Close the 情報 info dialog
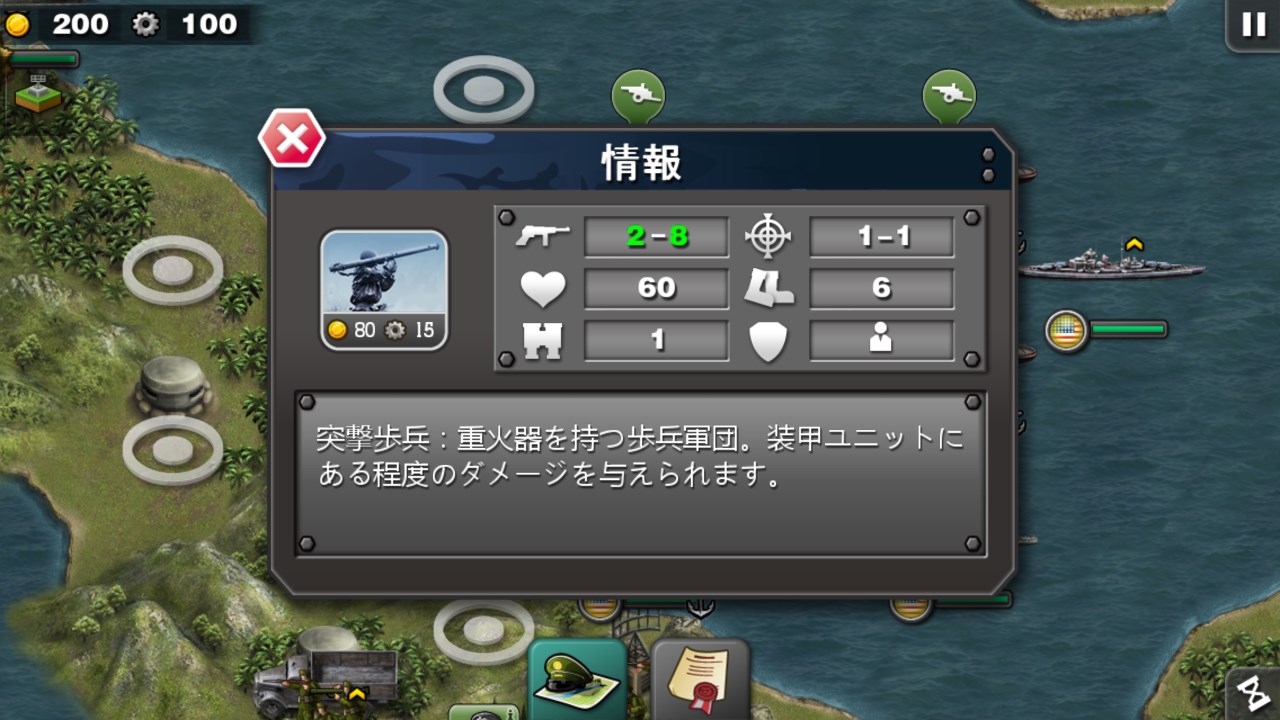The image size is (1280, 720). click(291, 140)
